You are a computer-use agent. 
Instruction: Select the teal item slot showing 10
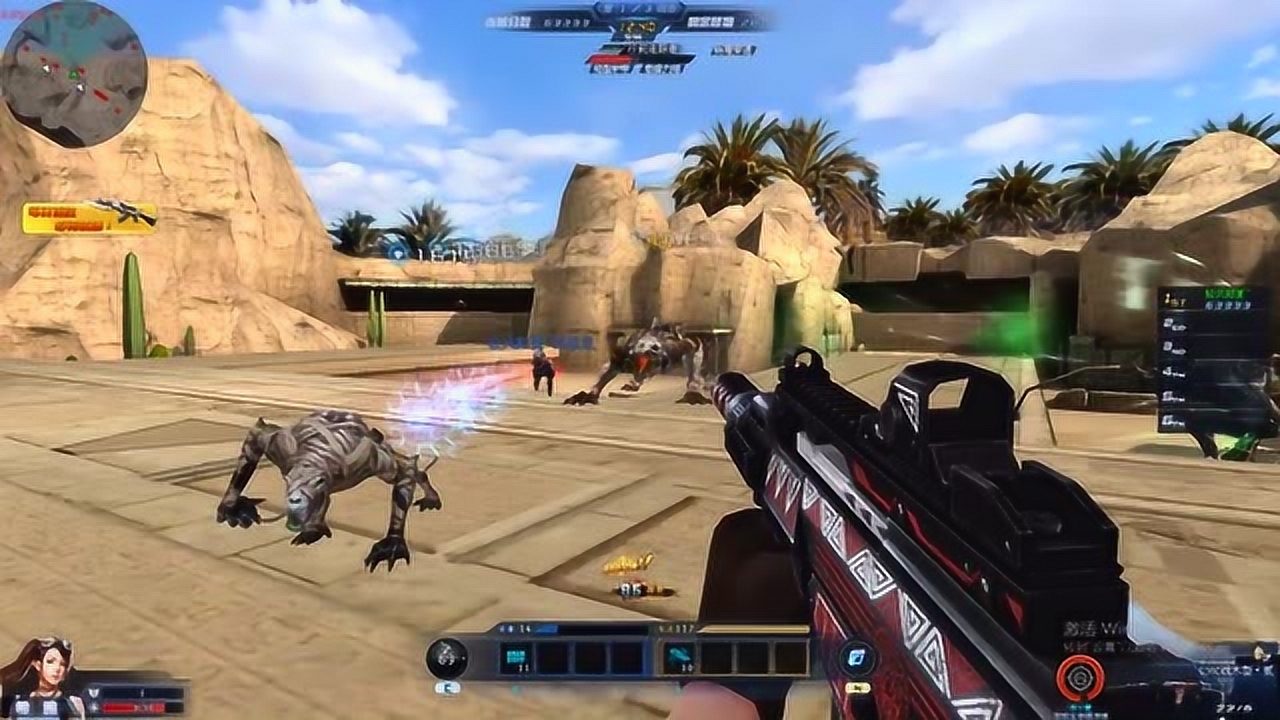click(x=680, y=658)
